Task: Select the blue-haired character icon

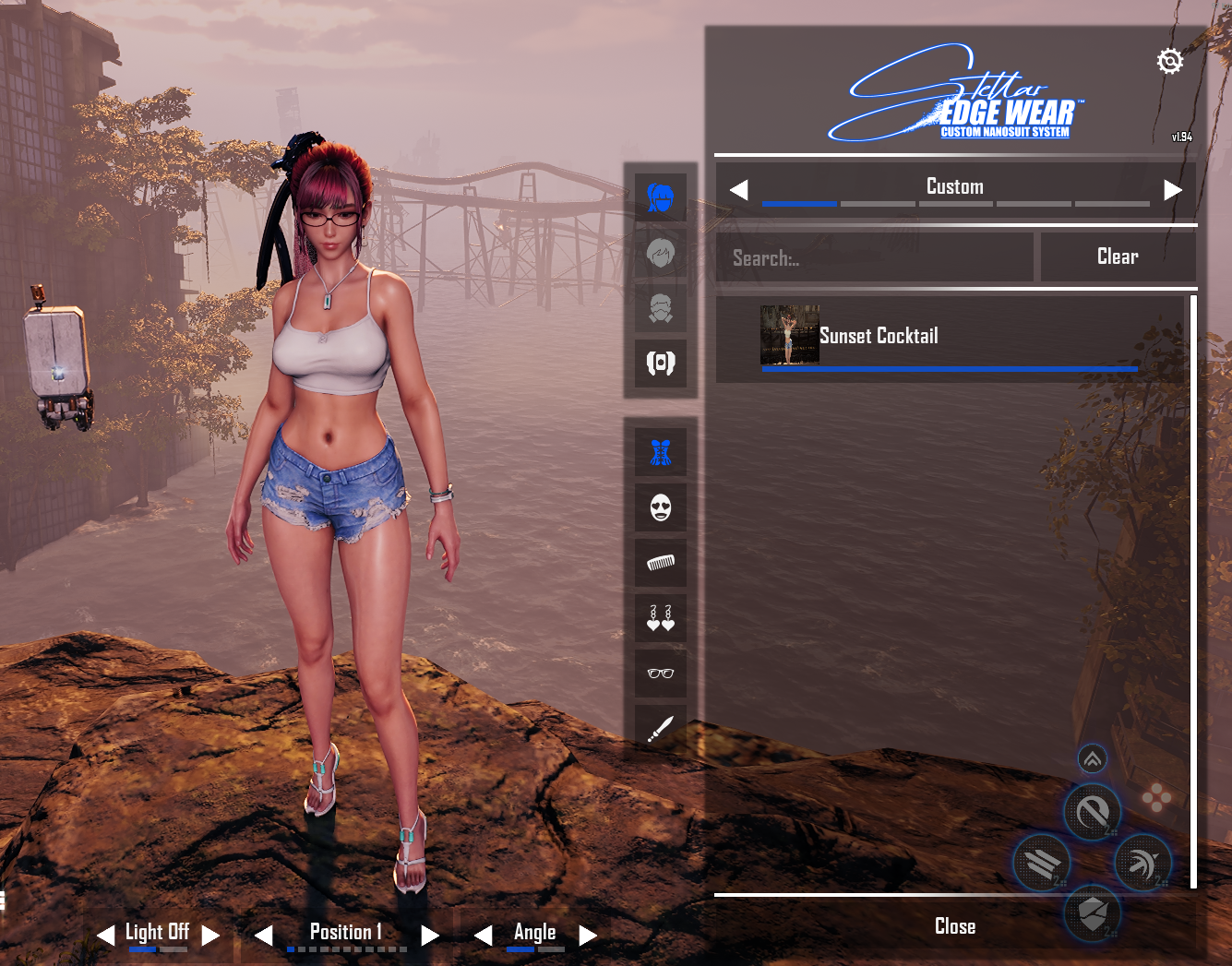Action: (661, 197)
